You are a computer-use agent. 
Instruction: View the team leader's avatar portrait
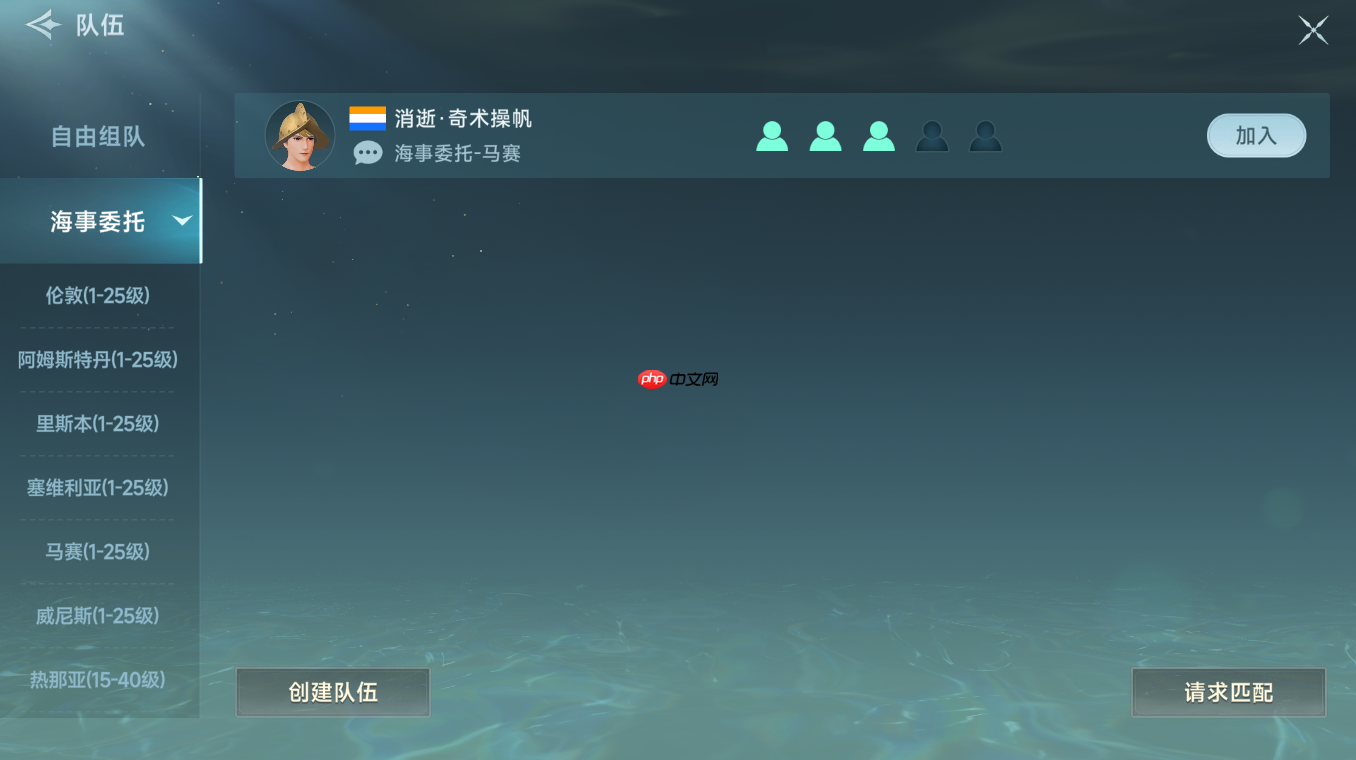click(300, 136)
